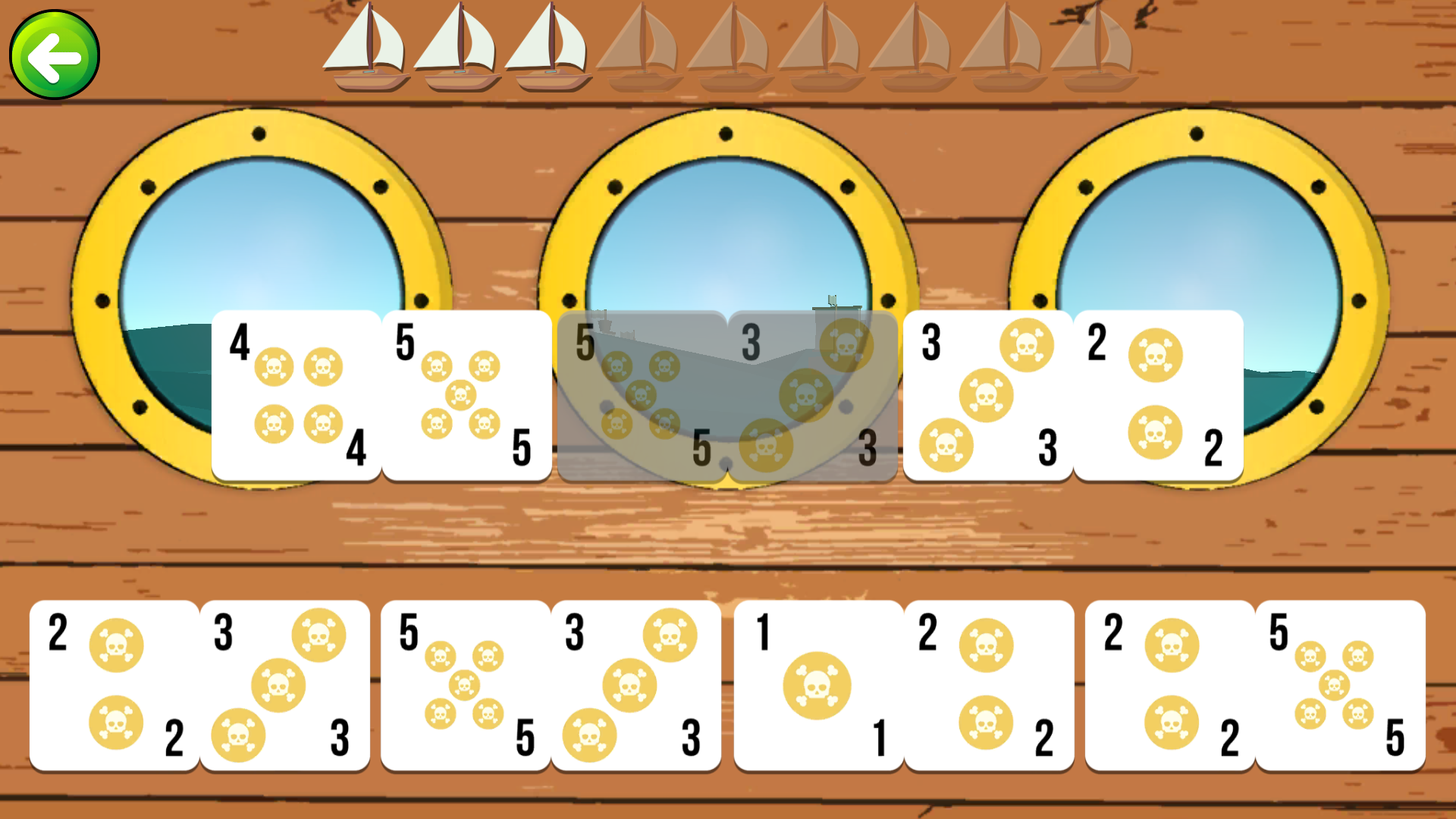This screenshot has height=819, width=1456.
Task: Click the green back arrow button
Action: point(53,55)
